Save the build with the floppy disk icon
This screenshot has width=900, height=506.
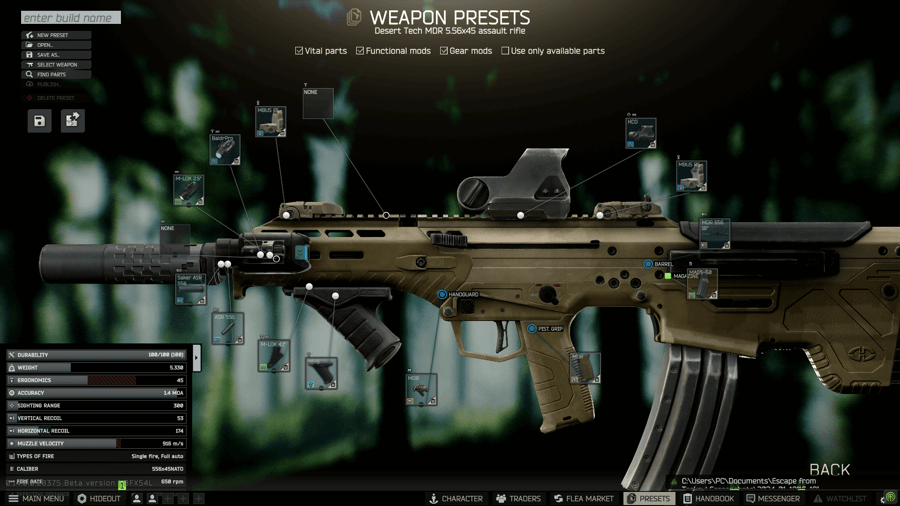(39, 121)
